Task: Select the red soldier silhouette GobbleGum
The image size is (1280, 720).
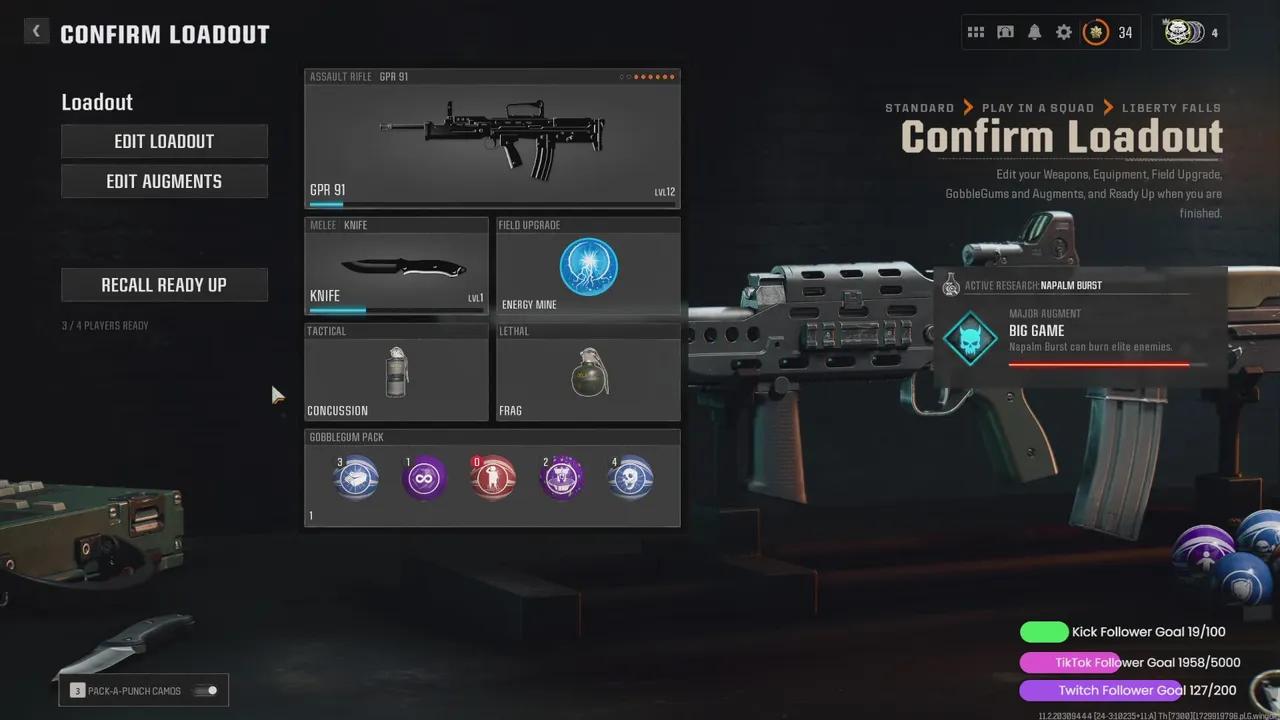Action: [x=493, y=478]
